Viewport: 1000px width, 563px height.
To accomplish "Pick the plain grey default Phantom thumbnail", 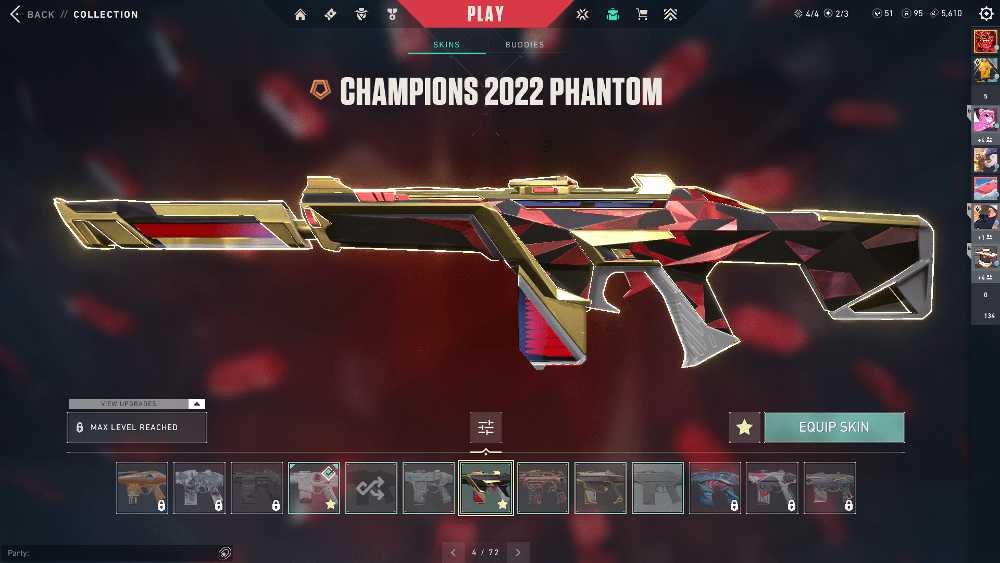I will (x=658, y=488).
